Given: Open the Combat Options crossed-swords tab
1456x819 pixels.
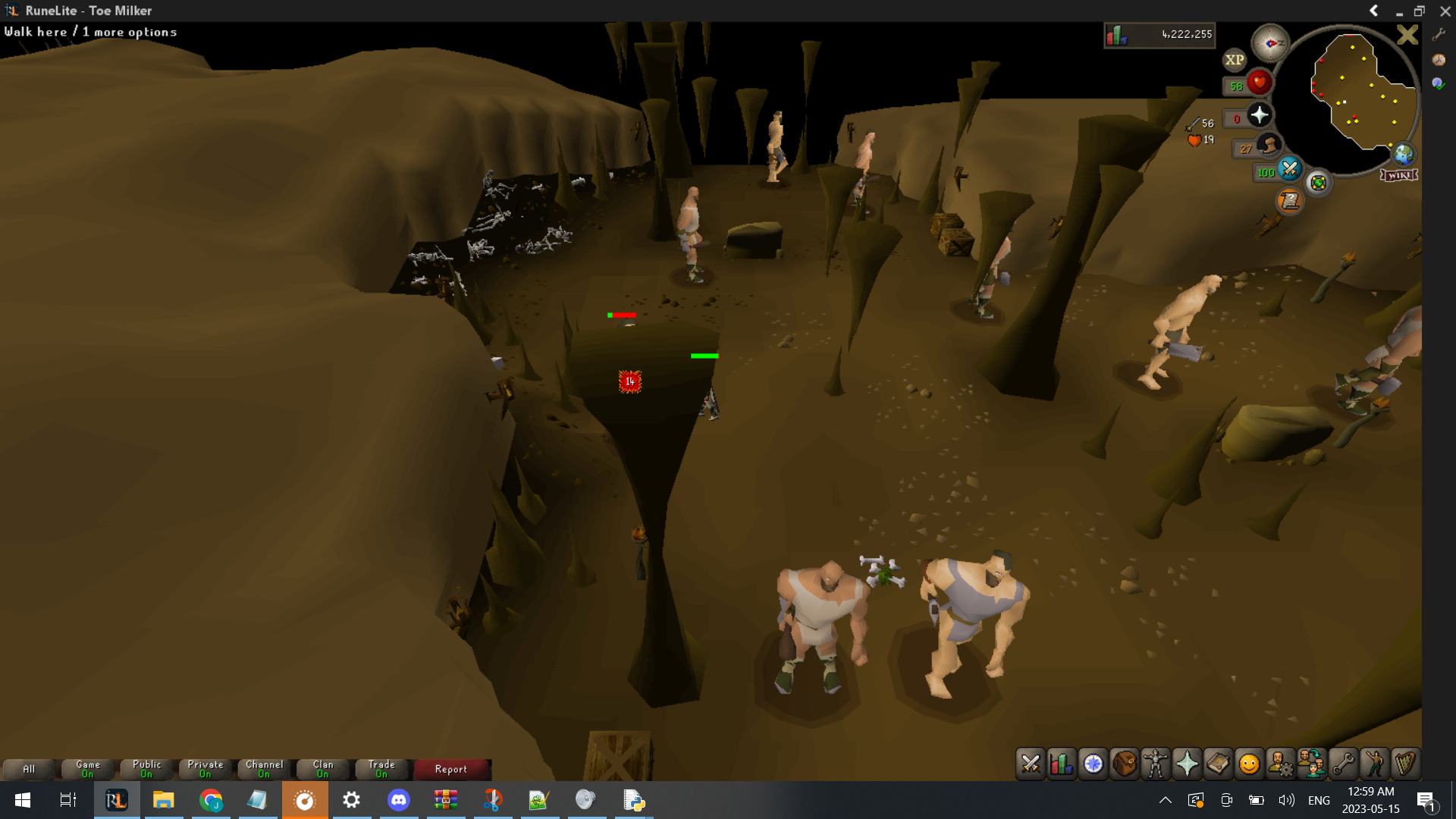Looking at the screenshot, I should (x=1031, y=764).
